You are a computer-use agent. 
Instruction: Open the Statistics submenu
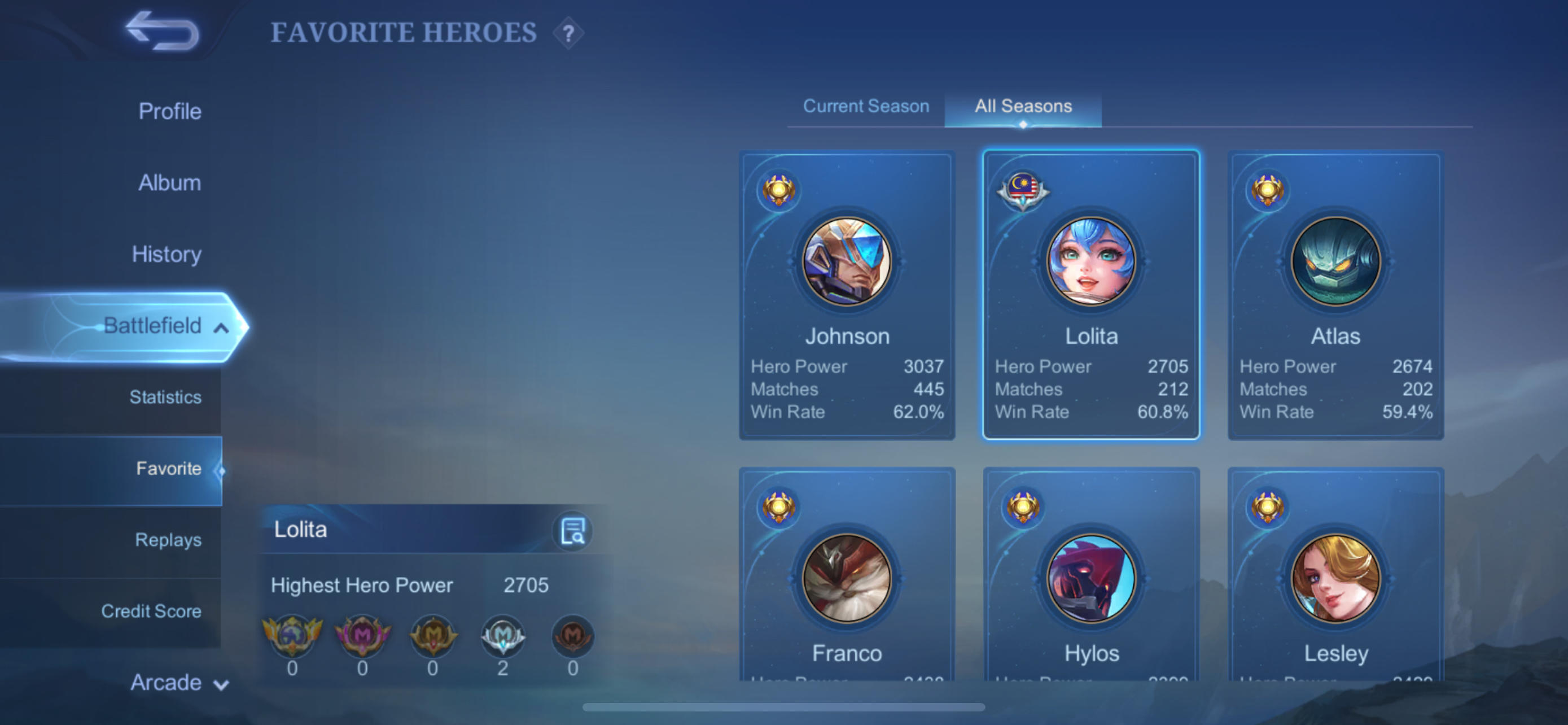[x=165, y=397]
